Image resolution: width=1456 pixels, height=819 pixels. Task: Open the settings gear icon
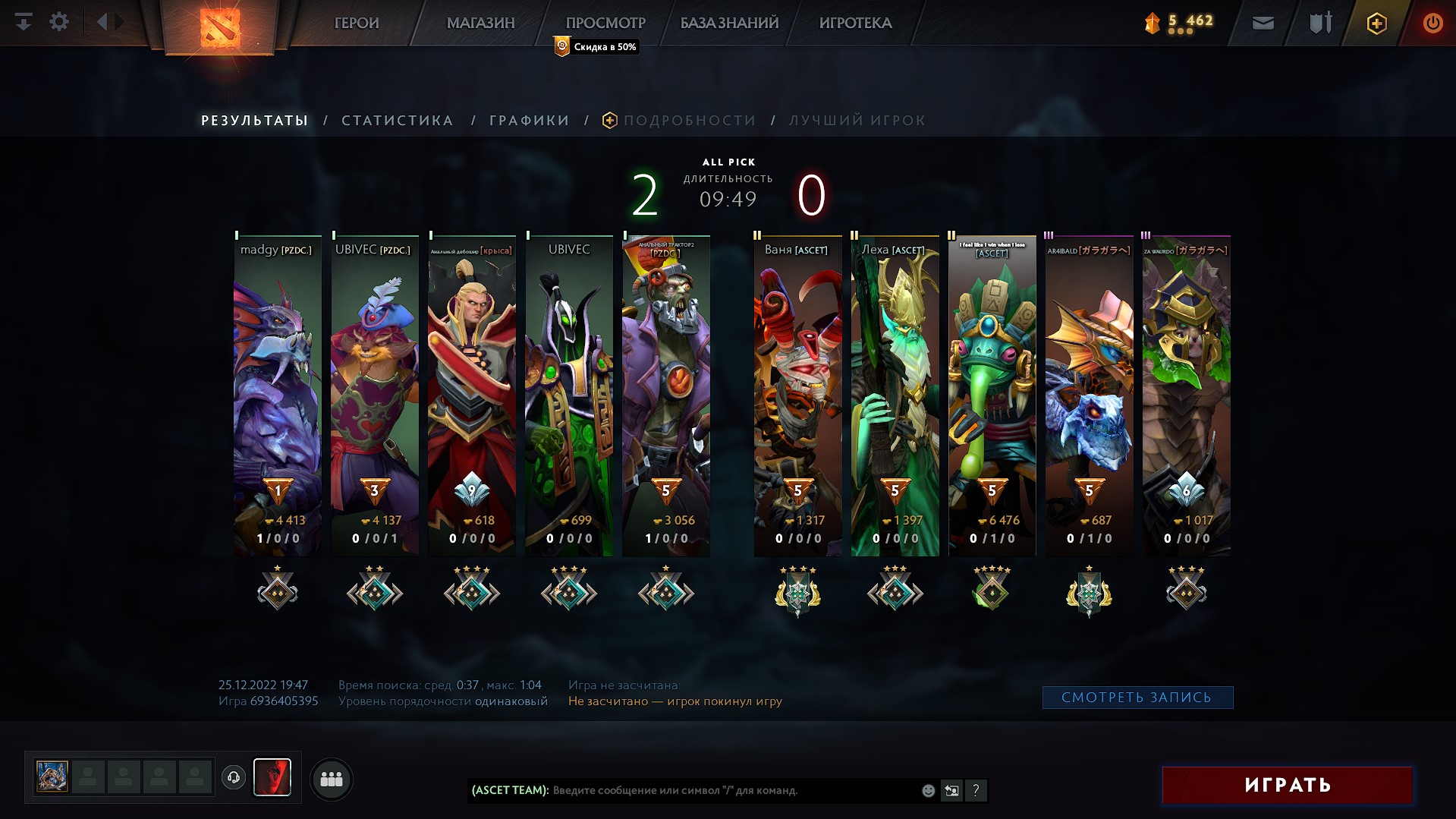point(59,22)
